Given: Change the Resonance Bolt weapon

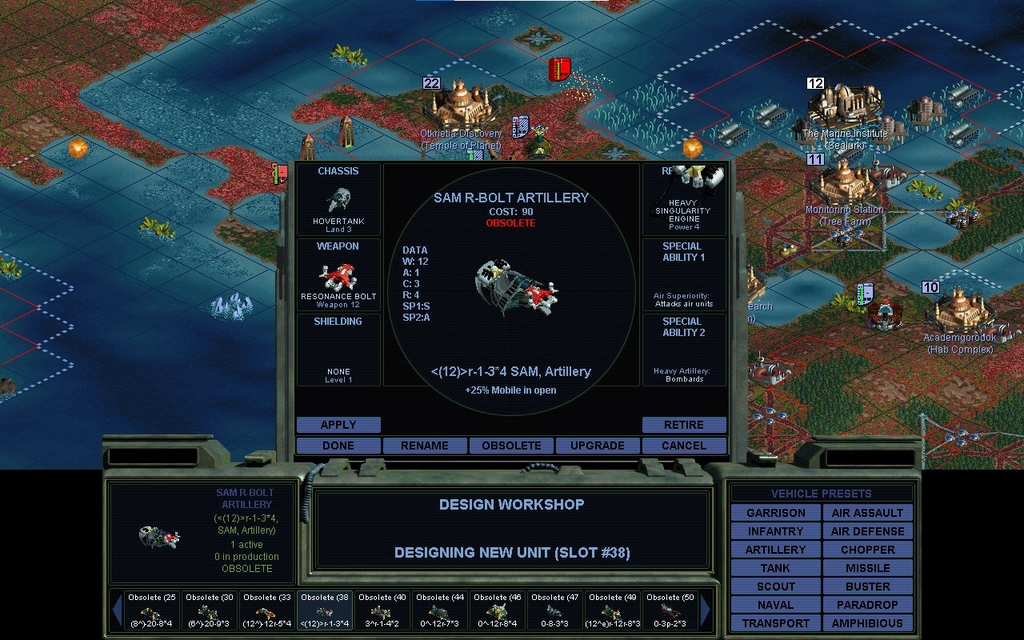Looking at the screenshot, I should [x=338, y=274].
